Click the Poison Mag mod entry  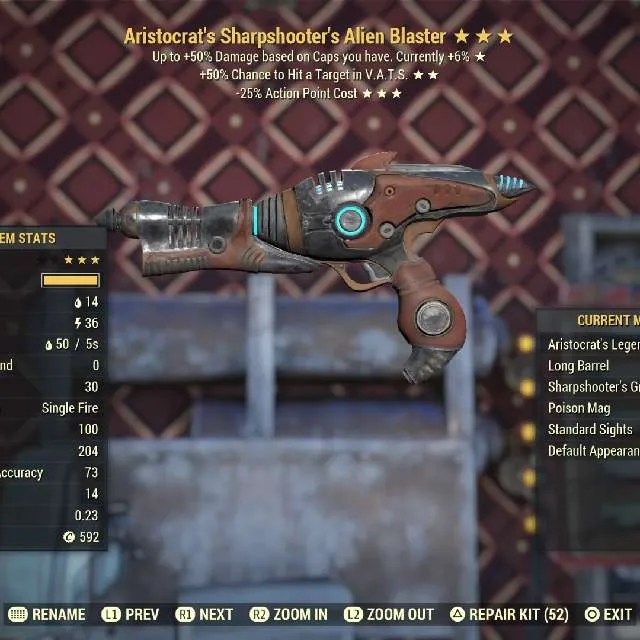tap(580, 408)
